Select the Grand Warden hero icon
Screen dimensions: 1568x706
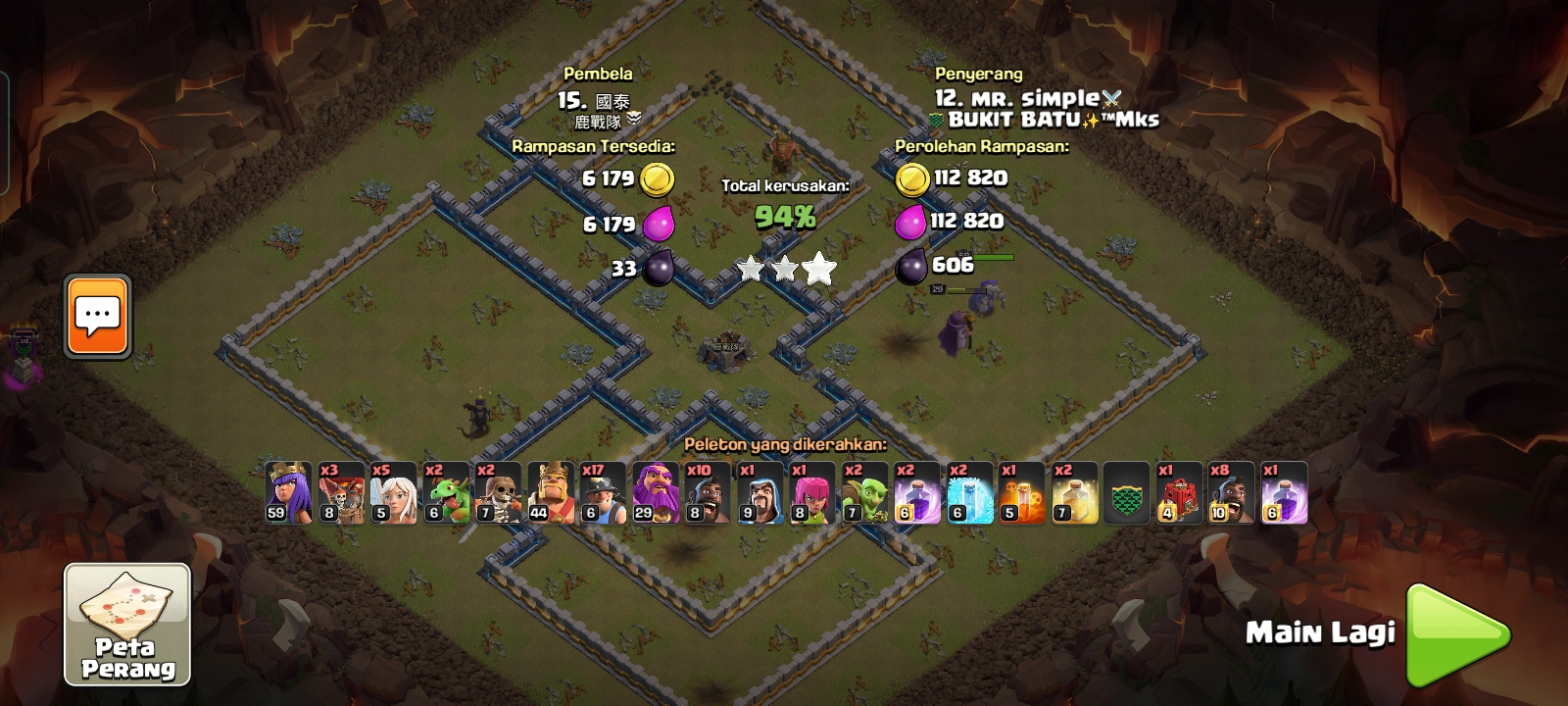[656, 492]
